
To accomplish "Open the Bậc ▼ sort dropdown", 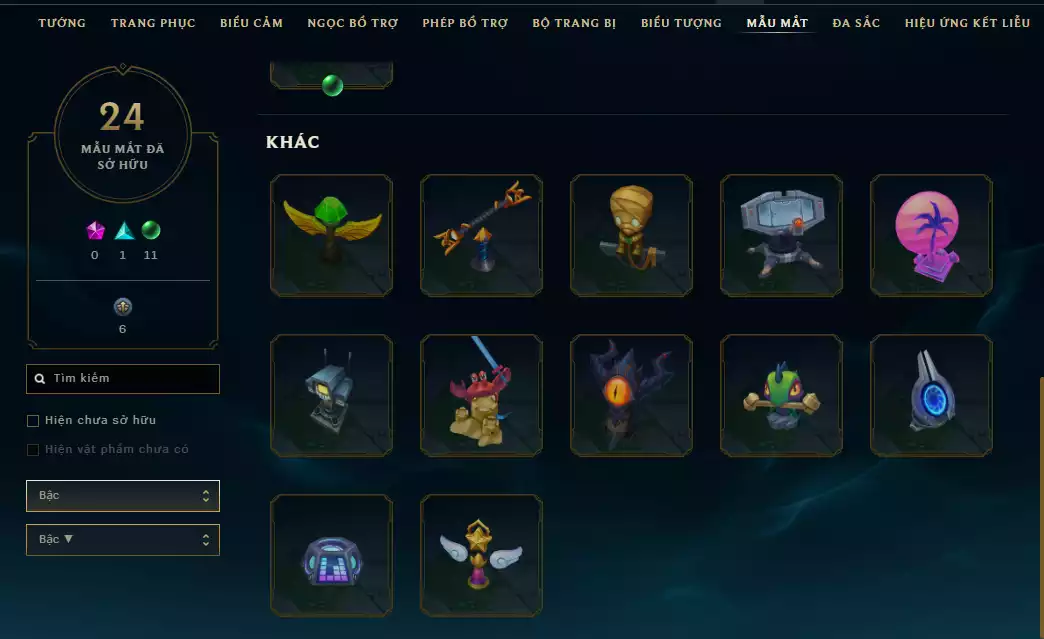I will click(x=123, y=540).
